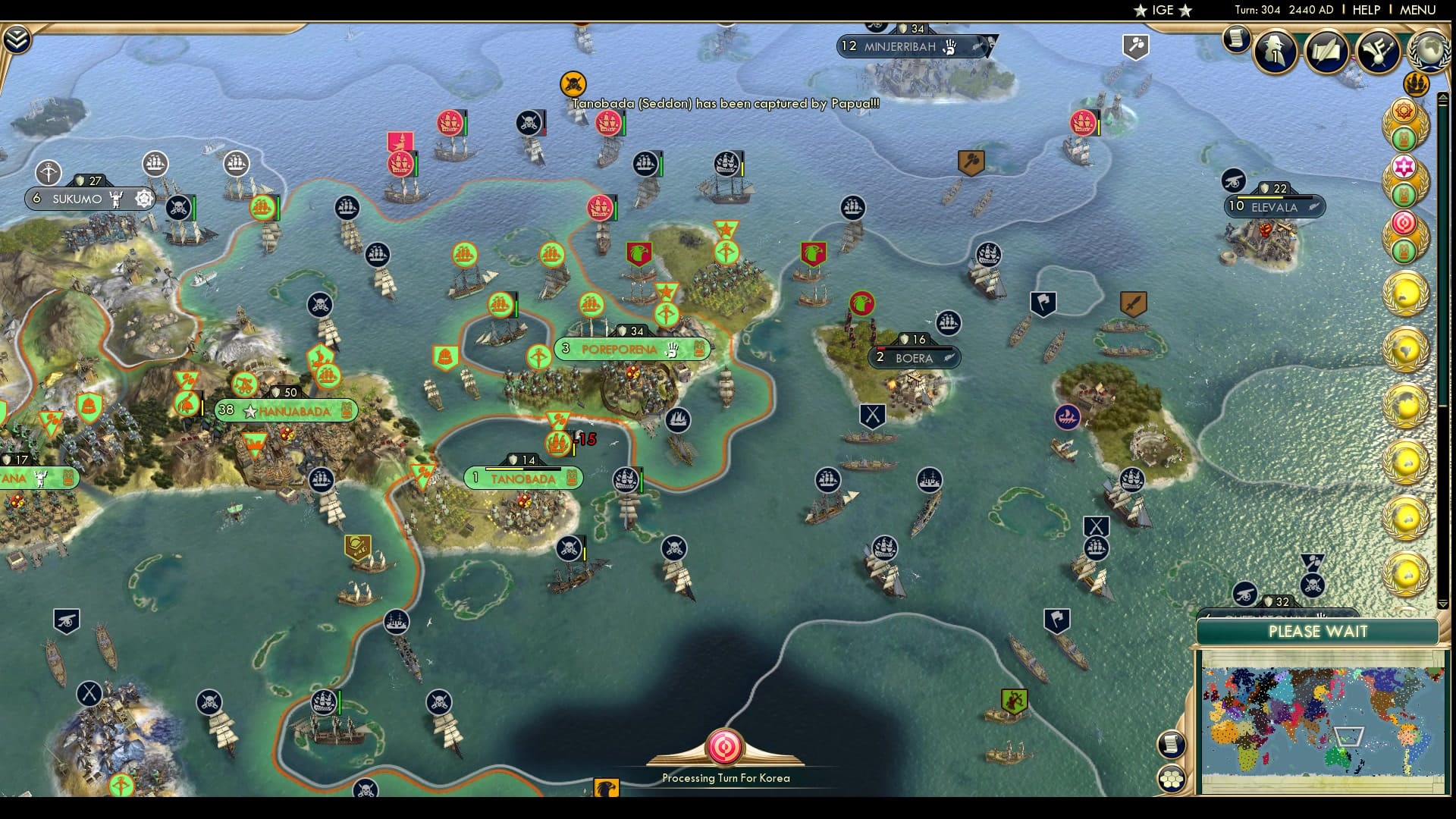
Task: Open the Culture overview icon in top-right toolbar
Action: tap(1379, 53)
